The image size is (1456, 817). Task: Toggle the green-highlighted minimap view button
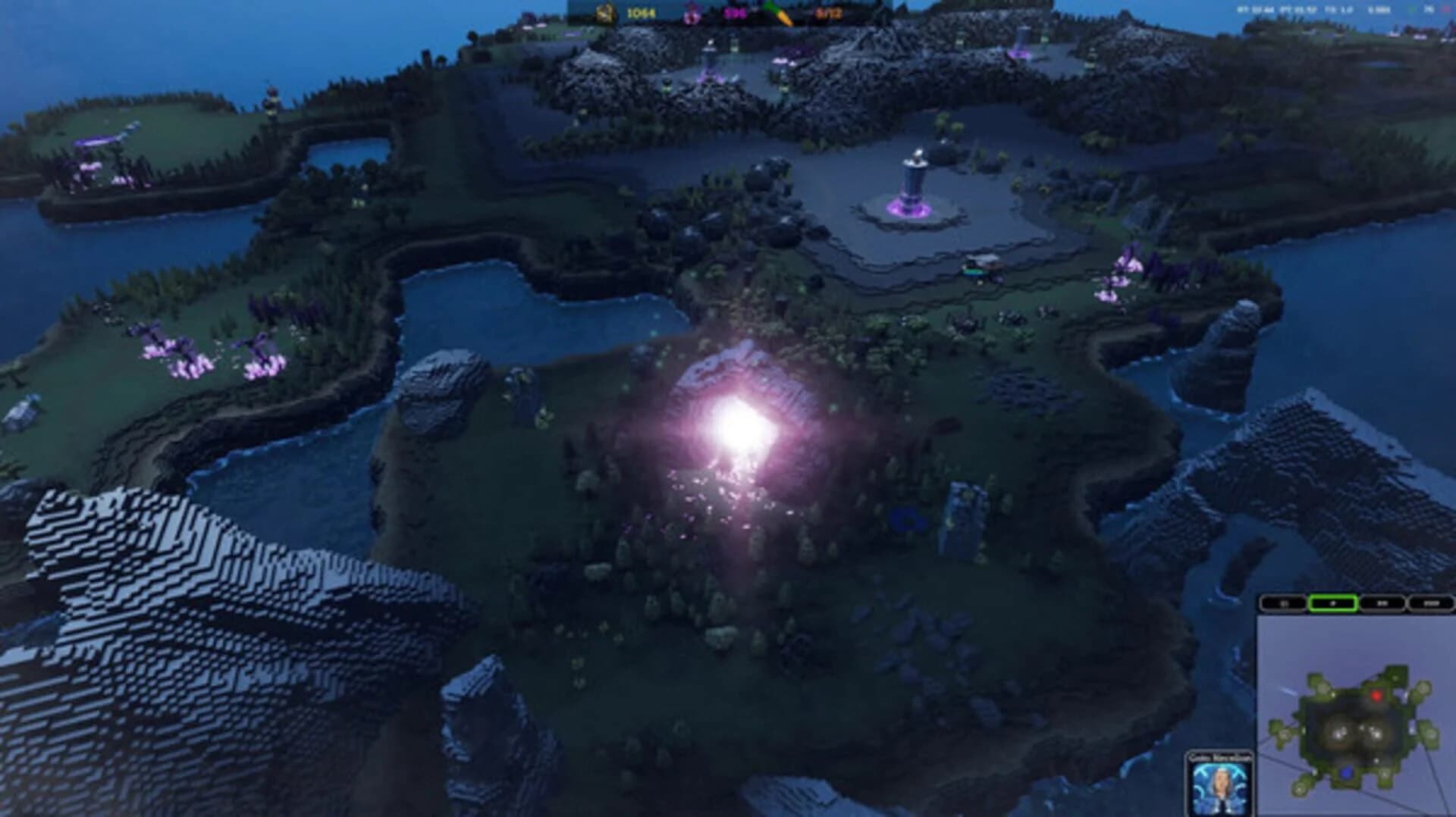pos(1333,605)
